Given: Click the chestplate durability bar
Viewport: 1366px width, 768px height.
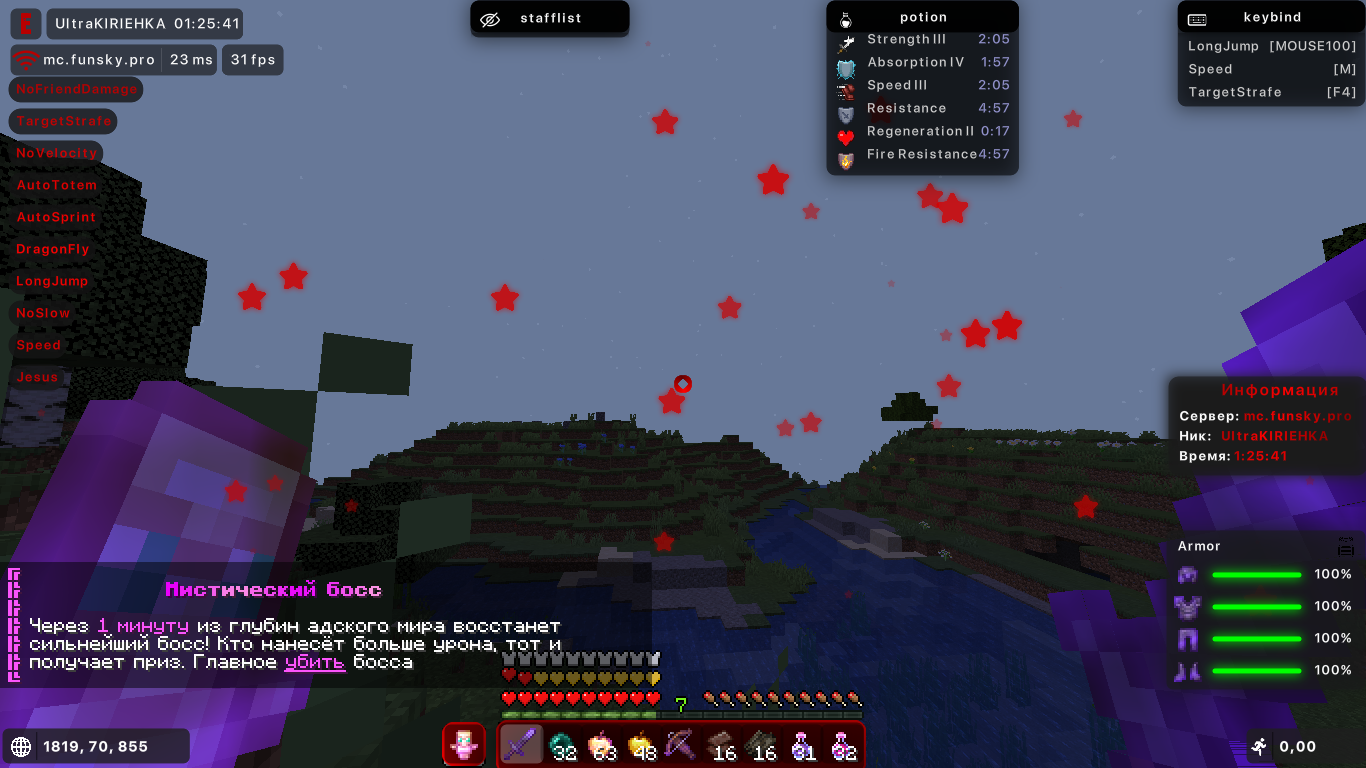Looking at the screenshot, I should [1257, 607].
